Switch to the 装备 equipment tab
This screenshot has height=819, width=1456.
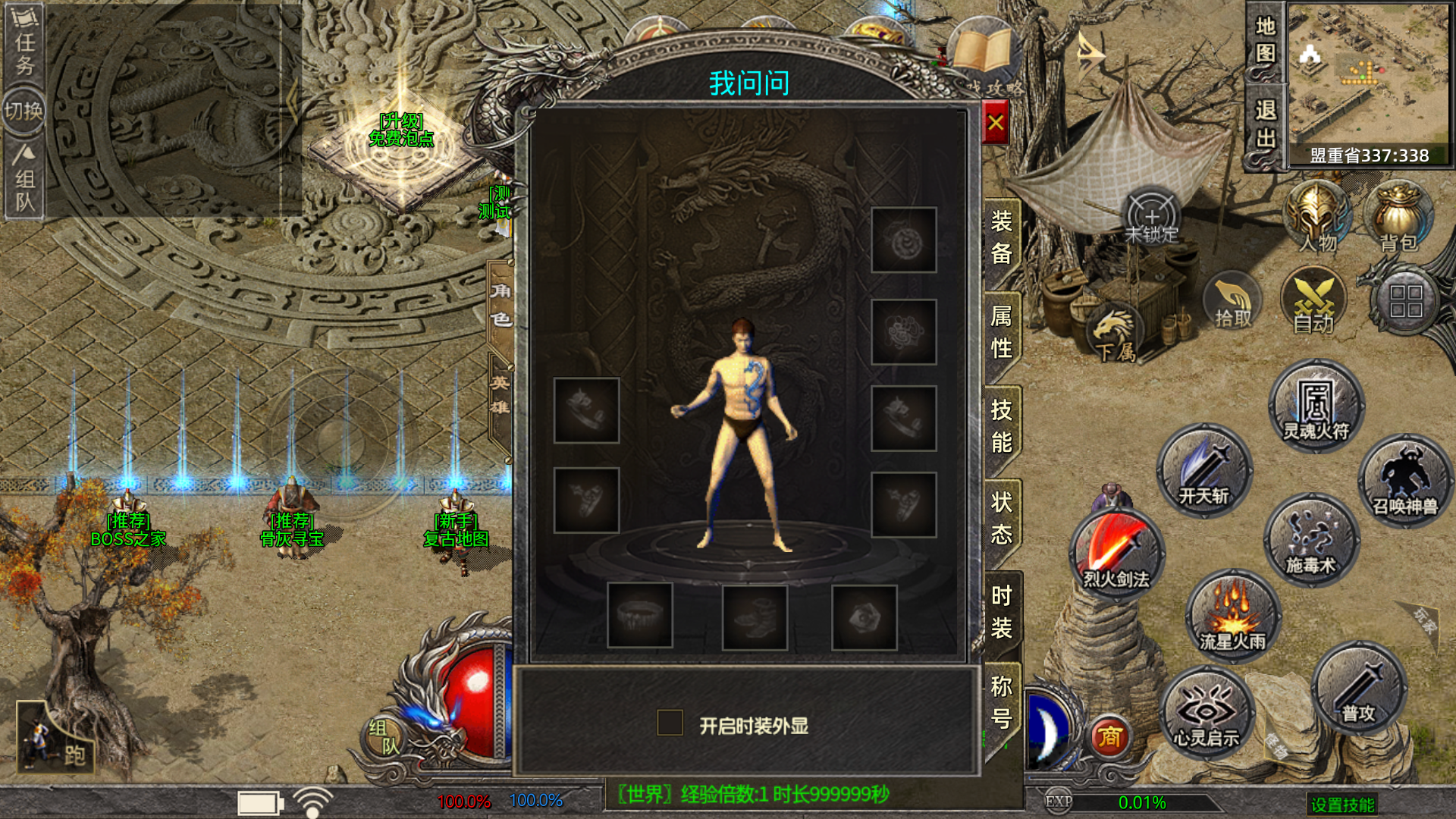coord(1001,237)
